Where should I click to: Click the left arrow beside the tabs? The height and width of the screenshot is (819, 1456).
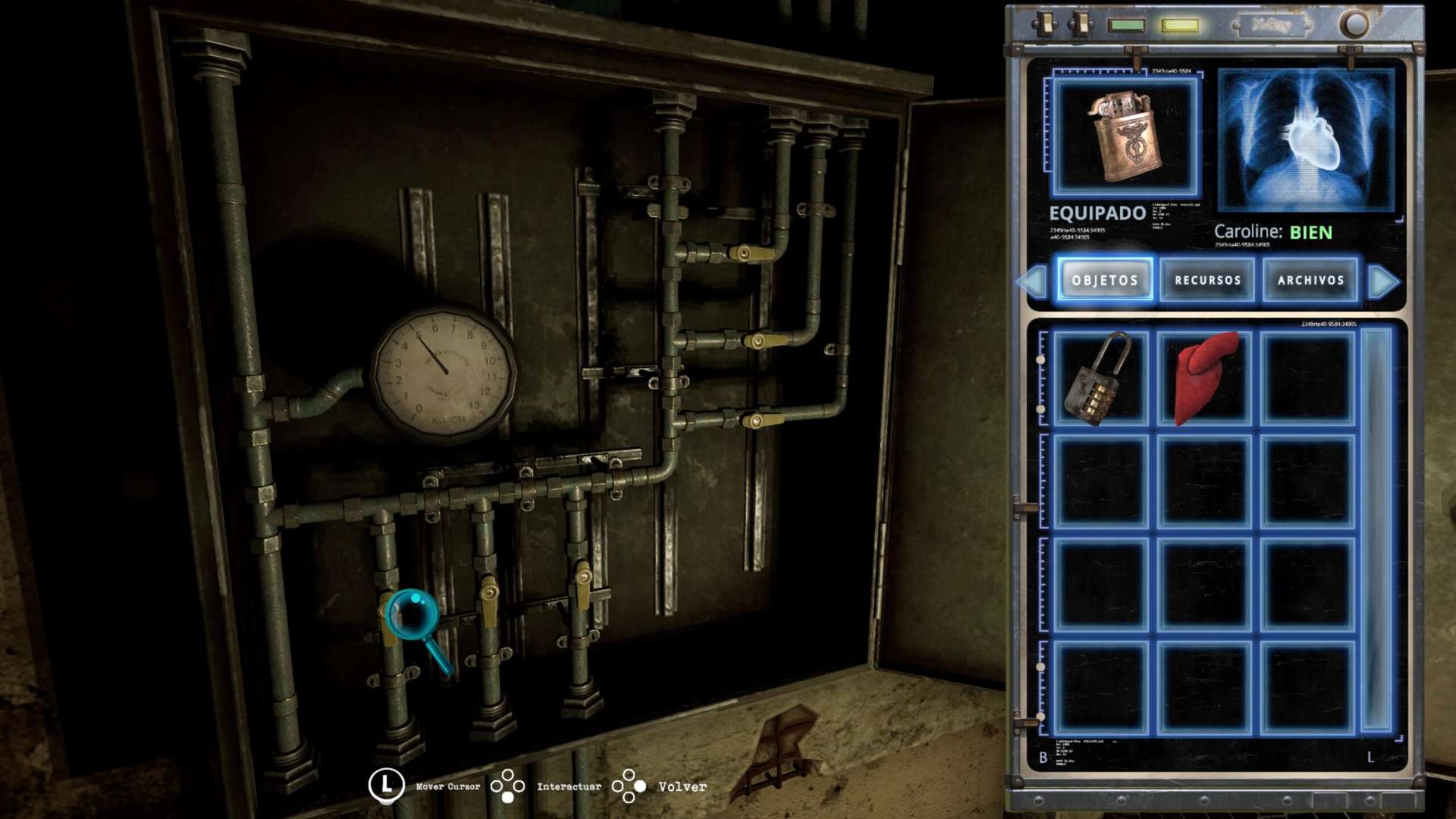[x=1034, y=281]
